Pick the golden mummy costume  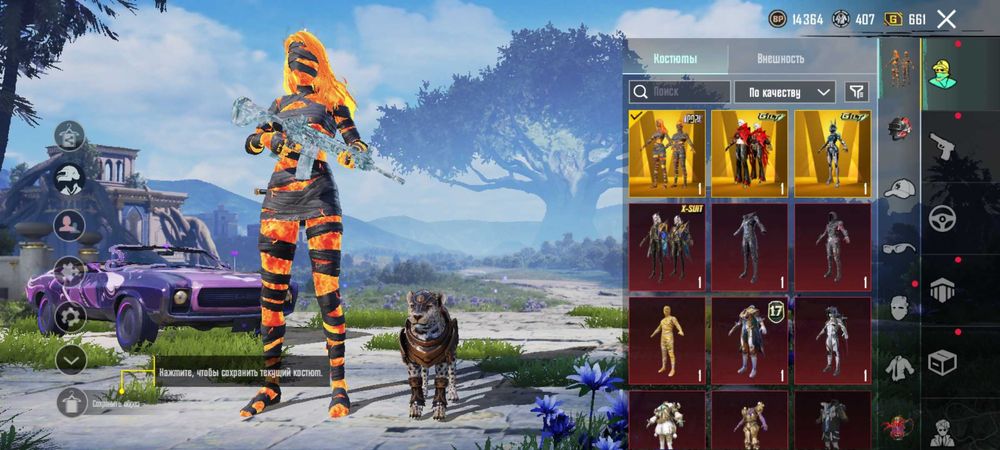point(666,340)
